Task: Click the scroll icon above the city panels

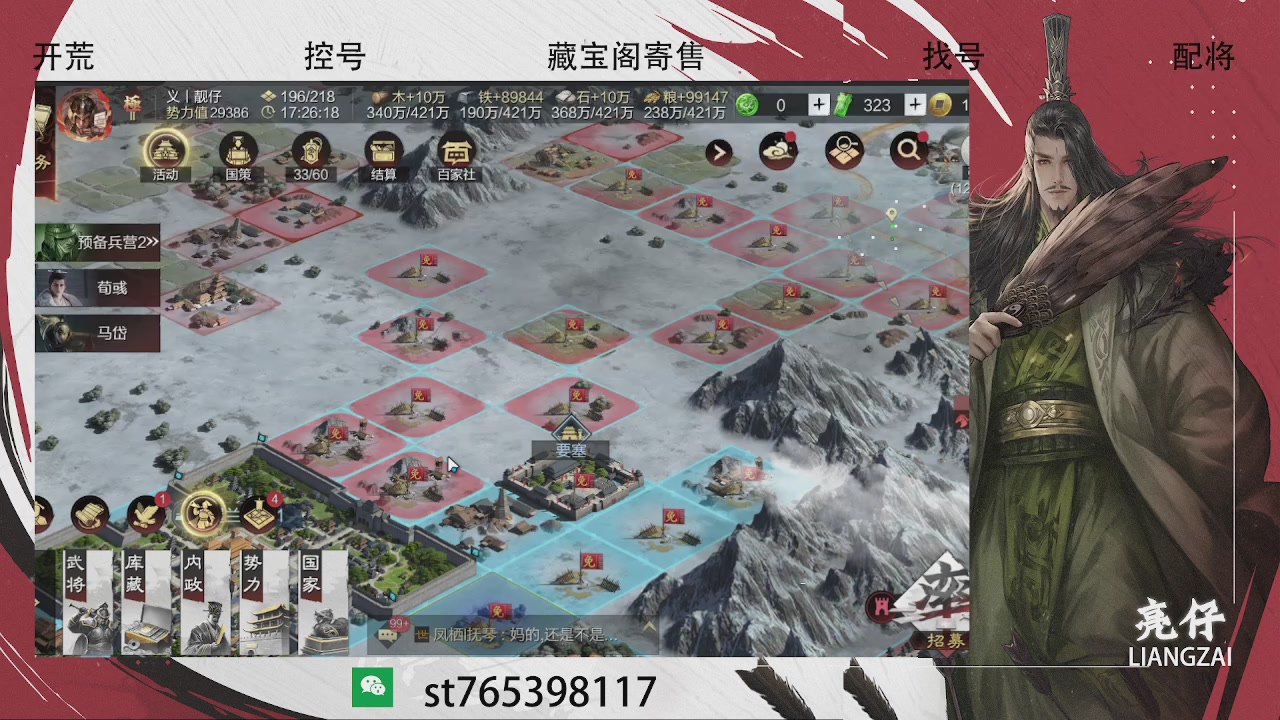Action: click(x=90, y=513)
